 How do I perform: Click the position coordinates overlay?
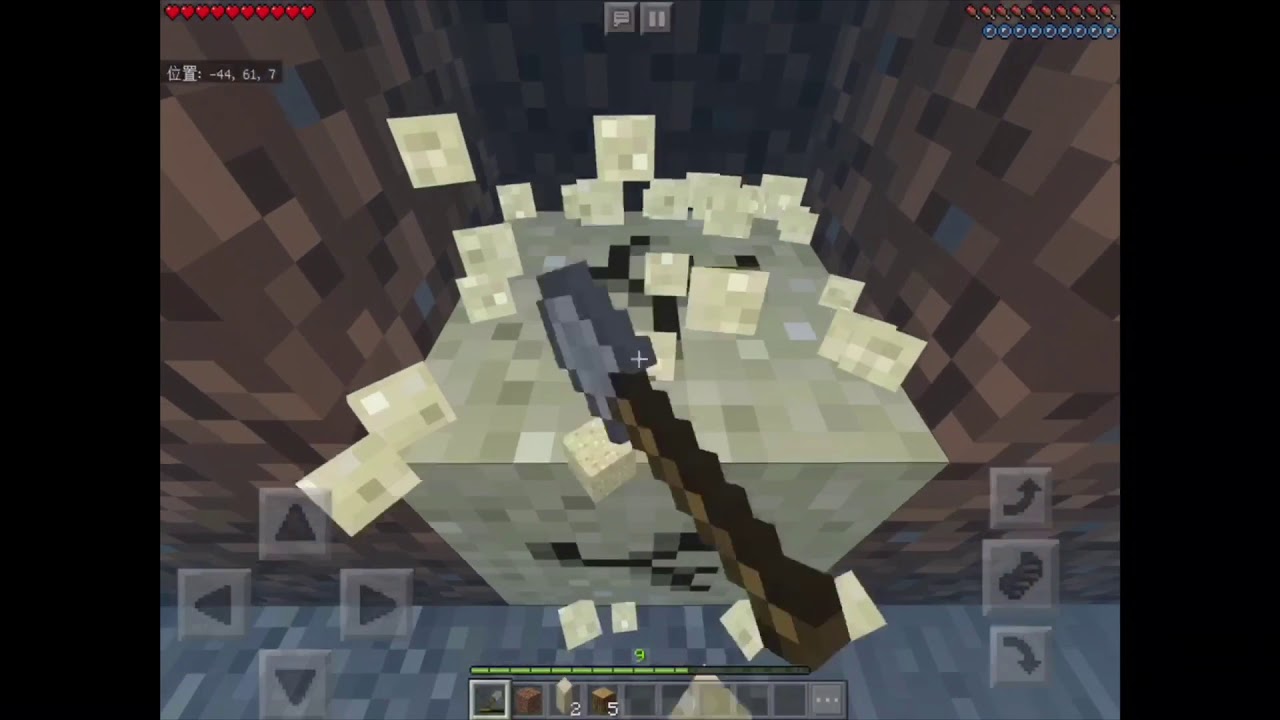pyautogui.click(x=221, y=74)
